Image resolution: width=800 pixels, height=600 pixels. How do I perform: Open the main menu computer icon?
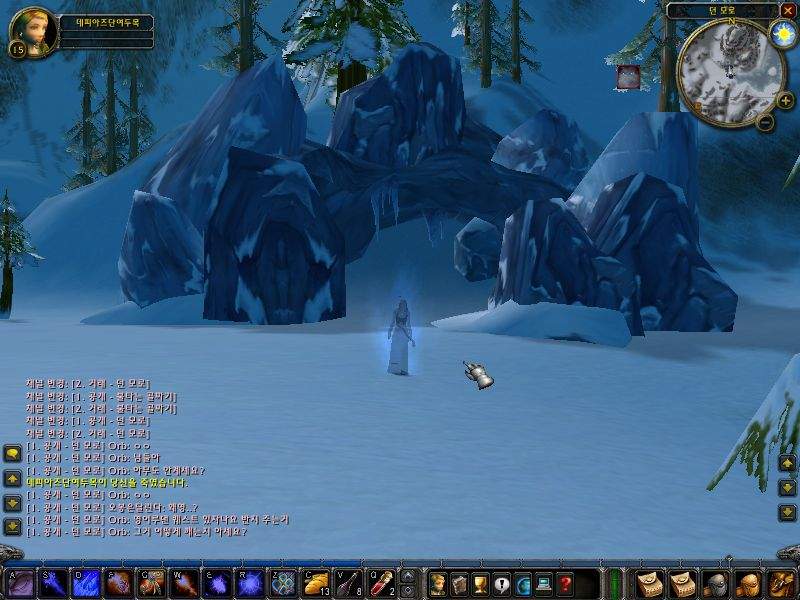[x=545, y=583]
